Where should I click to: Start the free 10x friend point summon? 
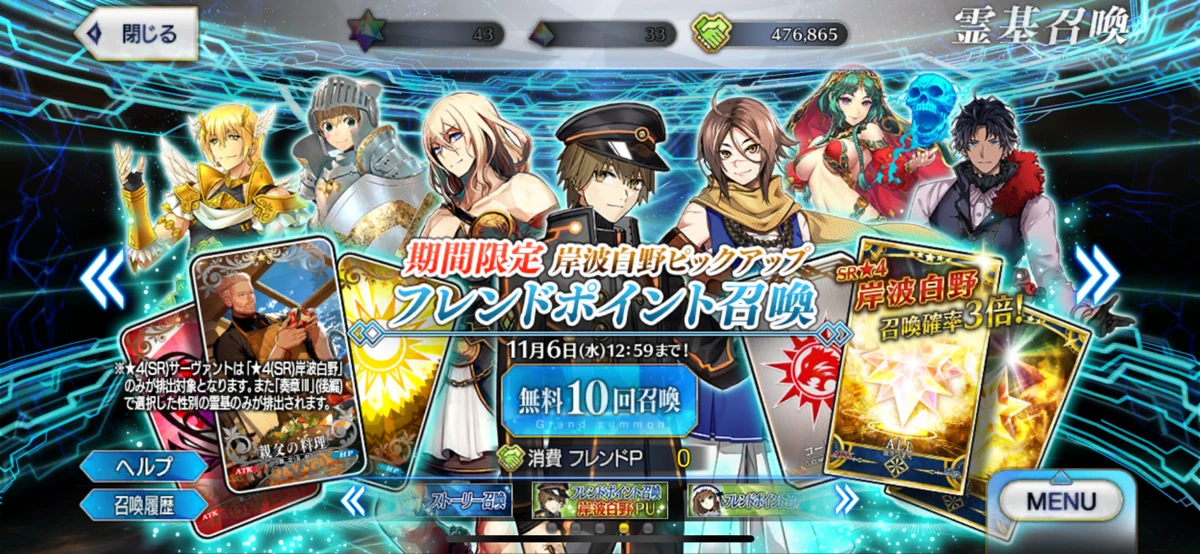click(599, 402)
